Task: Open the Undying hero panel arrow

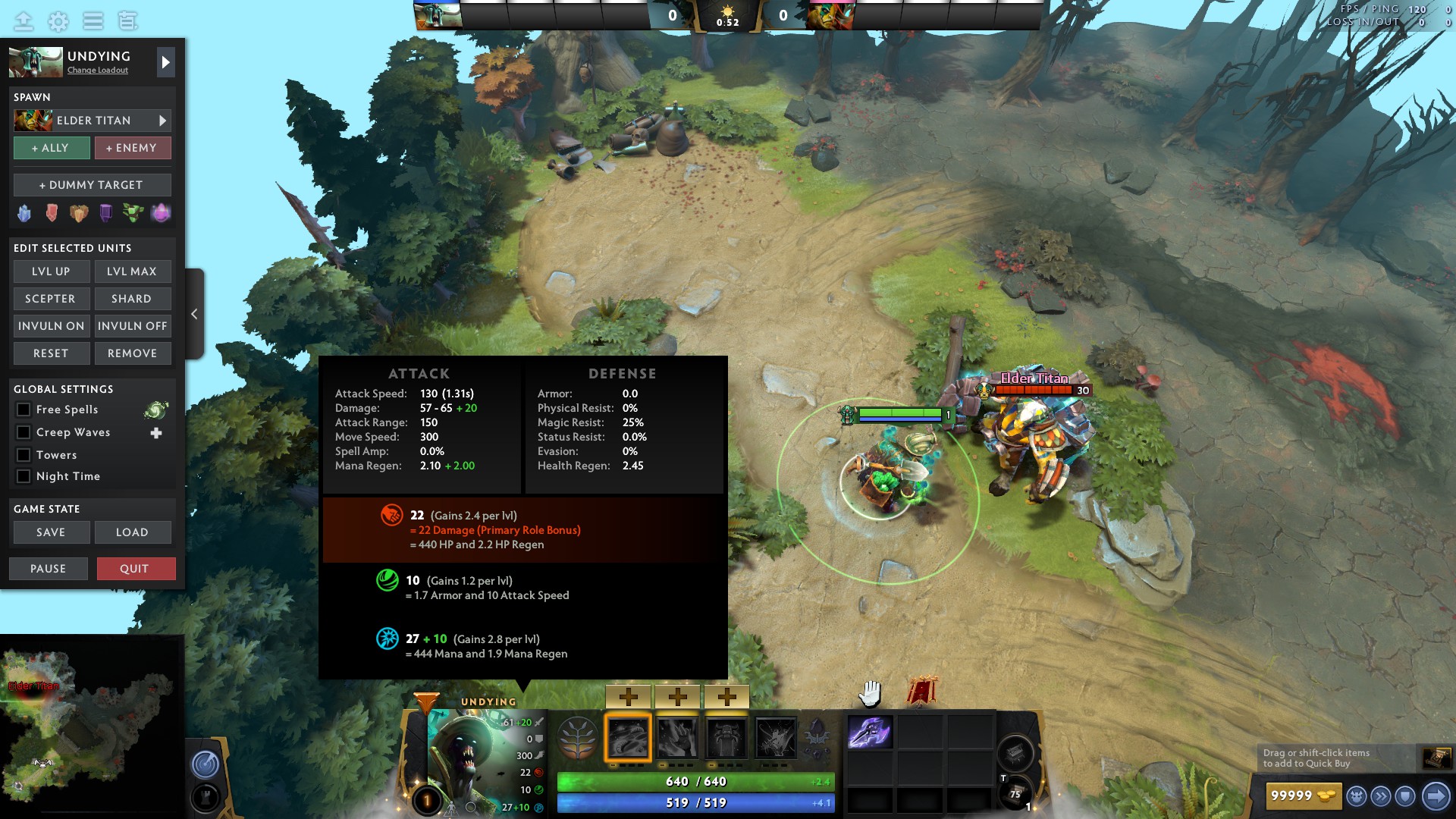Action: [165, 62]
